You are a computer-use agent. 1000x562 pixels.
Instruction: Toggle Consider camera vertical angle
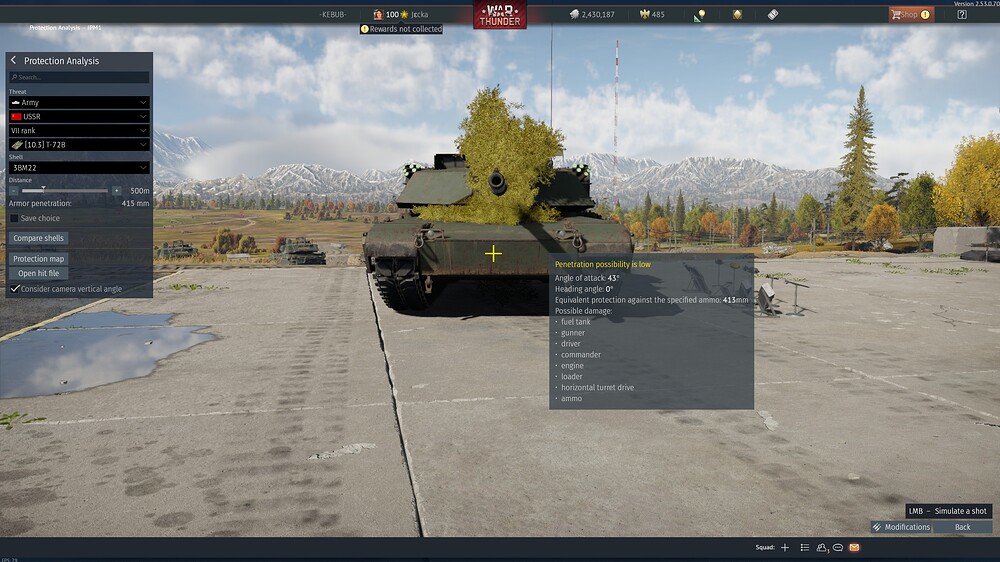(x=14, y=289)
